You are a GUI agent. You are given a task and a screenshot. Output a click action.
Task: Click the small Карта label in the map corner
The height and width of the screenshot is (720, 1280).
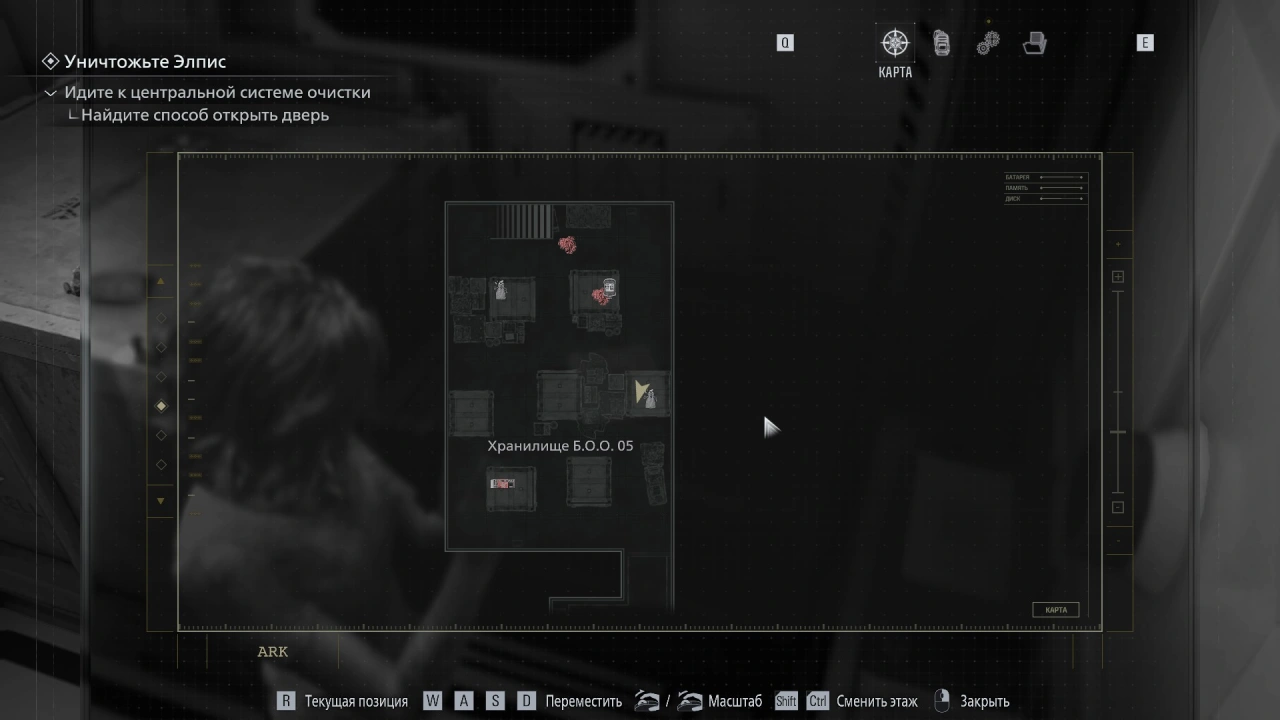(1055, 610)
